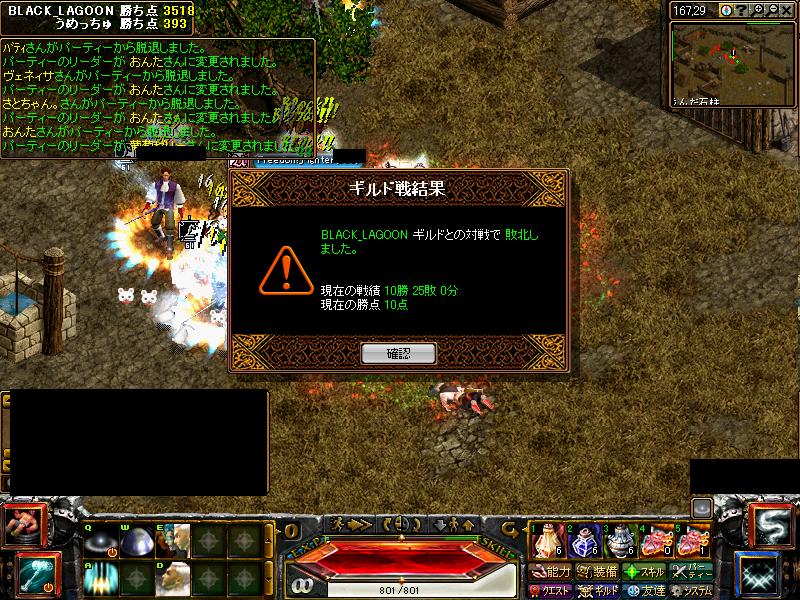Open the クエスト (quest) log

[553, 590]
